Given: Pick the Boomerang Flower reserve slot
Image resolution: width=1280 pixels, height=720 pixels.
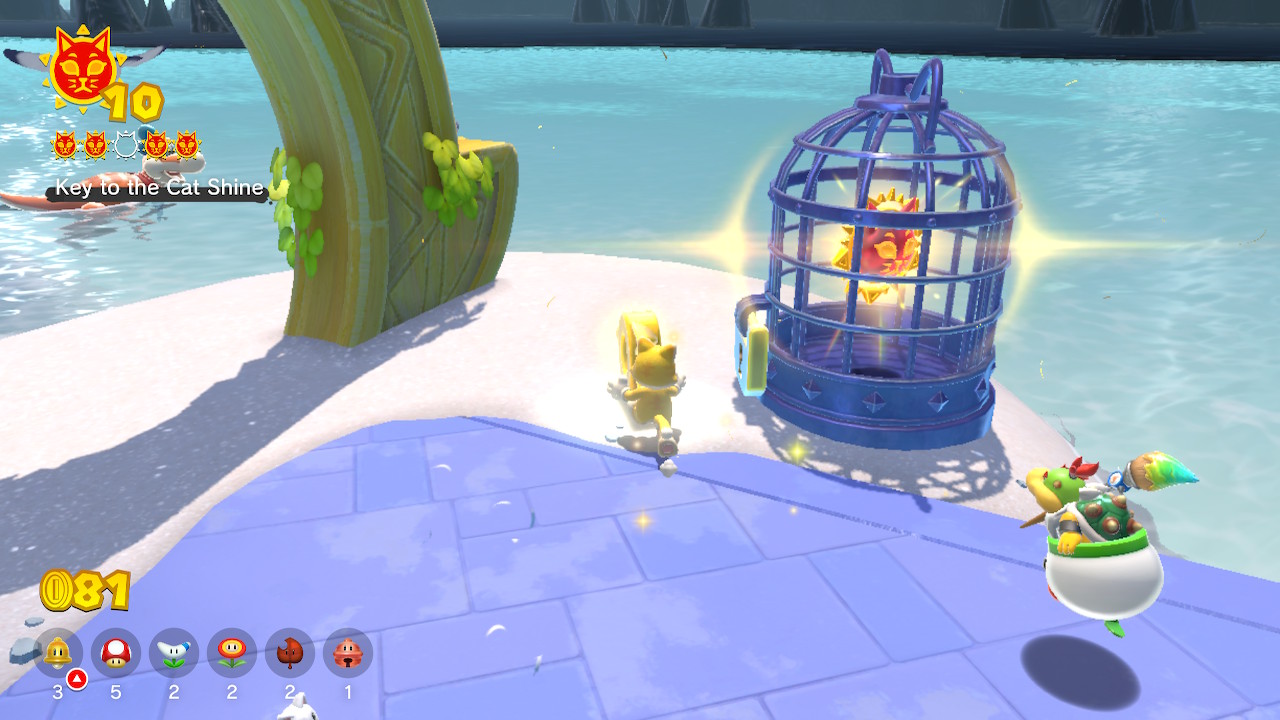Looking at the screenshot, I should 174,654.
